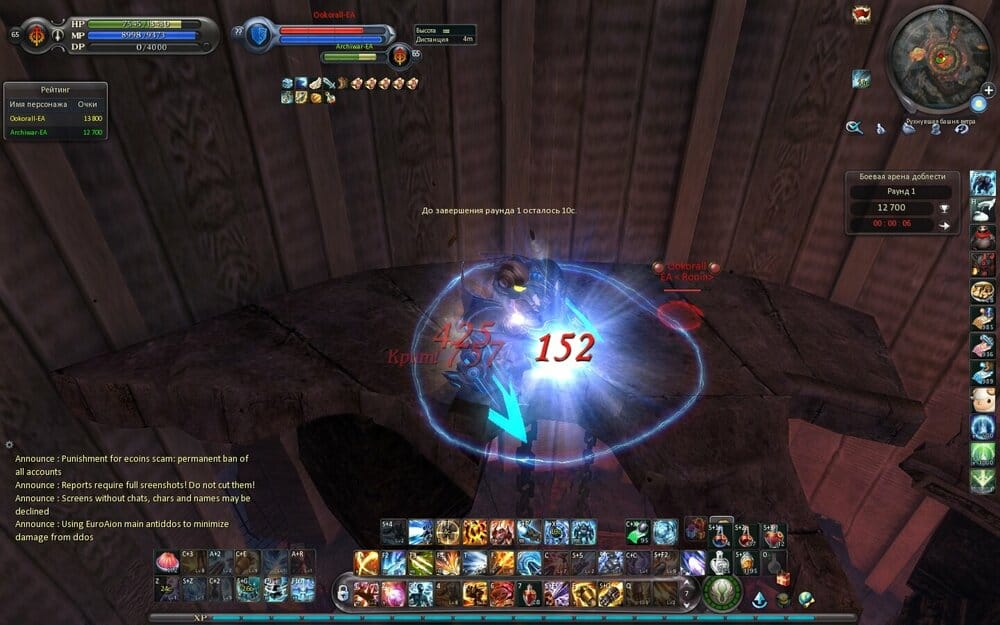The height and width of the screenshot is (625, 1000).
Task: Use the pink seashell item slot
Action: 165,561
